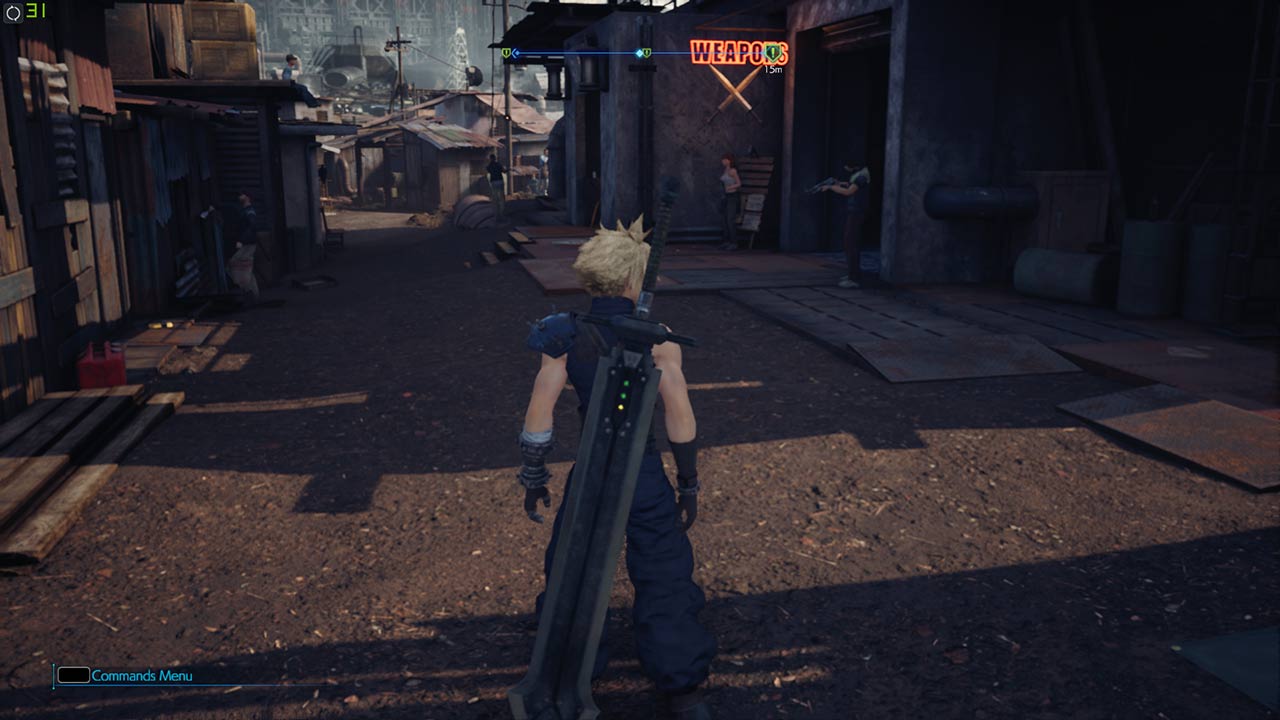The width and height of the screenshot is (1280, 720).
Task: Click the cyan diamond waypoint marker
Action: pyautogui.click(x=639, y=52)
